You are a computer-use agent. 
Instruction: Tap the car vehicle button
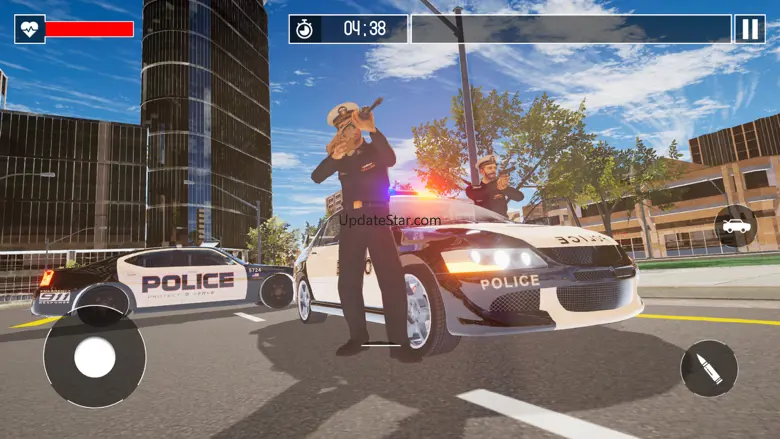[735, 226]
